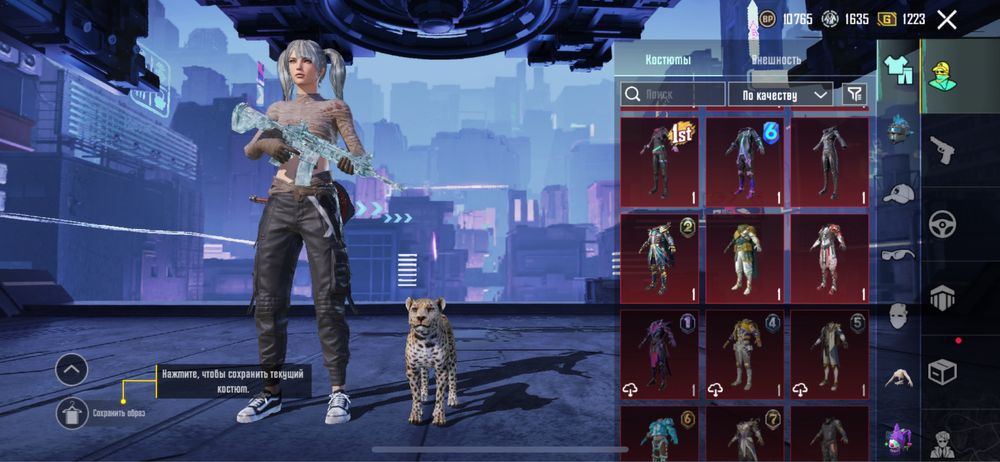The width and height of the screenshot is (1000, 462).
Task: Select the costume with badge number 5
Action: click(x=829, y=351)
